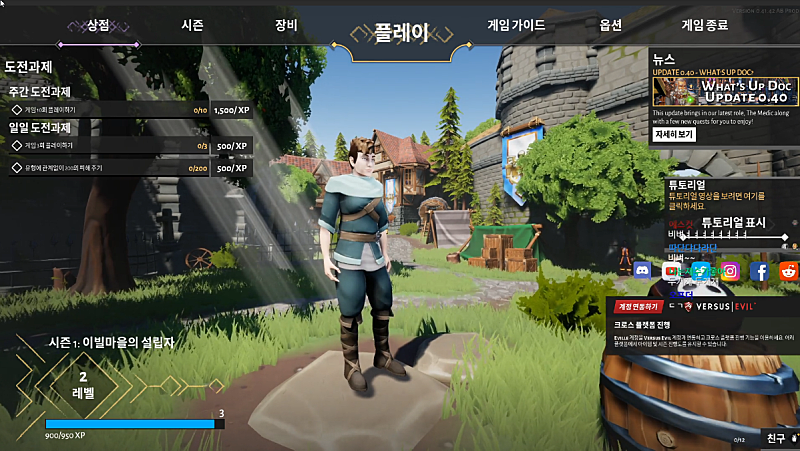Screen dimensions: 800x451
Task: Open the 옵션 options menu
Action: click(x=612, y=25)
